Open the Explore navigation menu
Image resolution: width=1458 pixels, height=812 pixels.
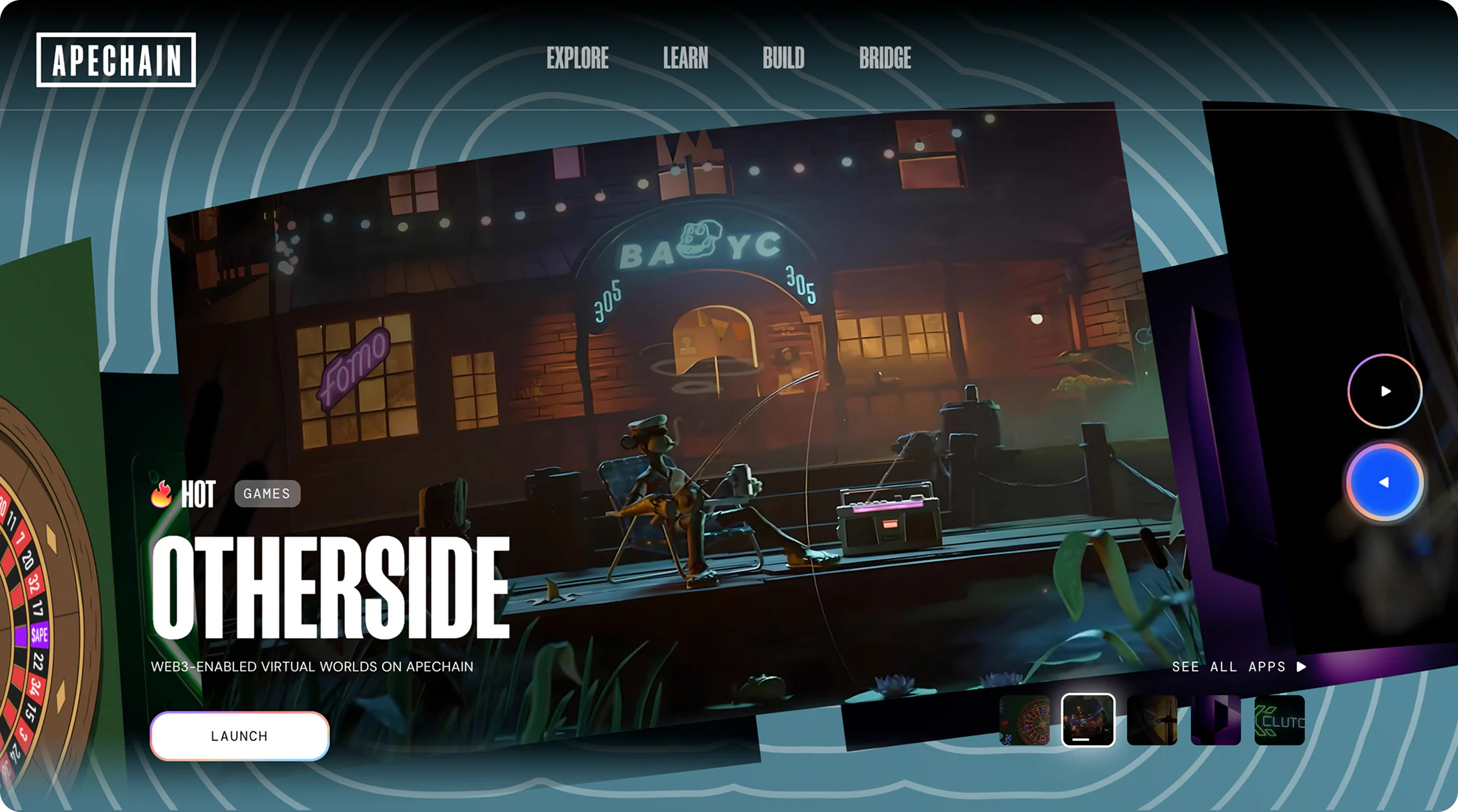pyautogui.click(x=577, y=59)
